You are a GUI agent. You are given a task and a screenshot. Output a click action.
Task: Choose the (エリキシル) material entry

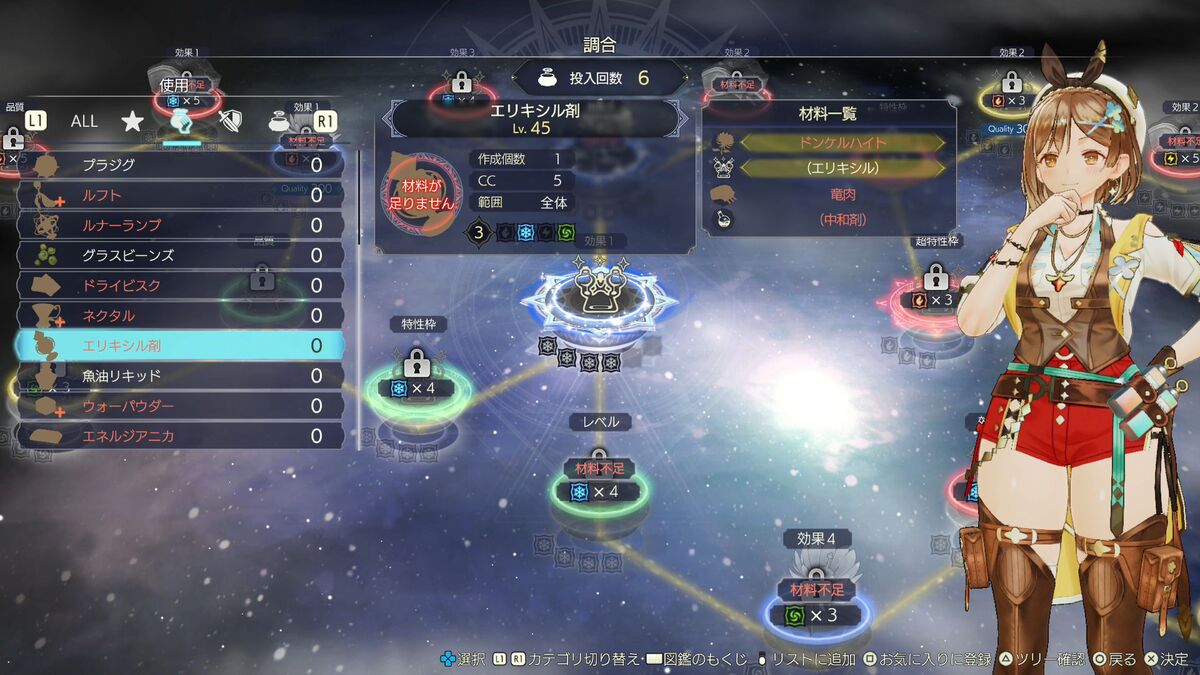click(x=842, y=168)
